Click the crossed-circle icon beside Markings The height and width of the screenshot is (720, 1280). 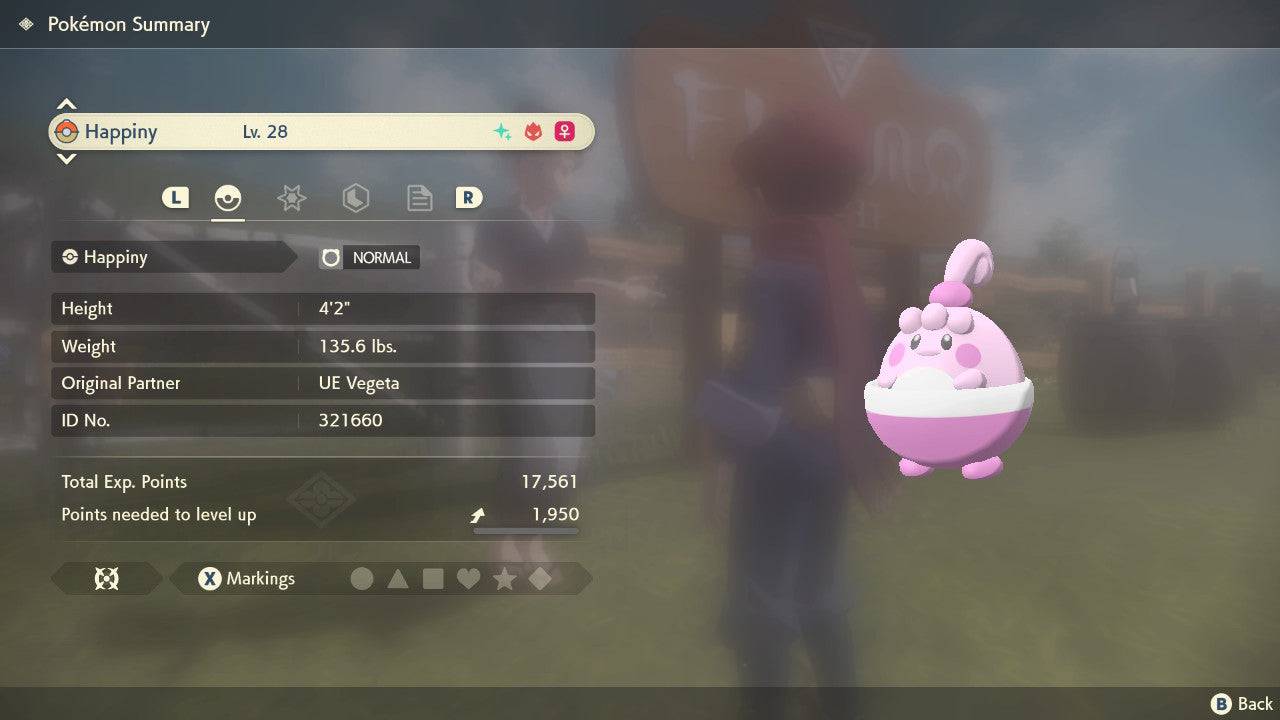[106, 579]
